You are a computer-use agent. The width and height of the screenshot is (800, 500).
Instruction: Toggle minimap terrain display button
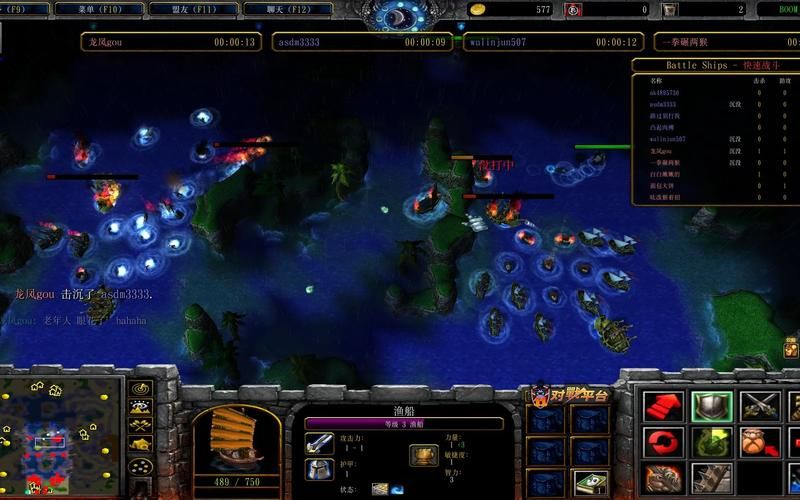point(140,407)
